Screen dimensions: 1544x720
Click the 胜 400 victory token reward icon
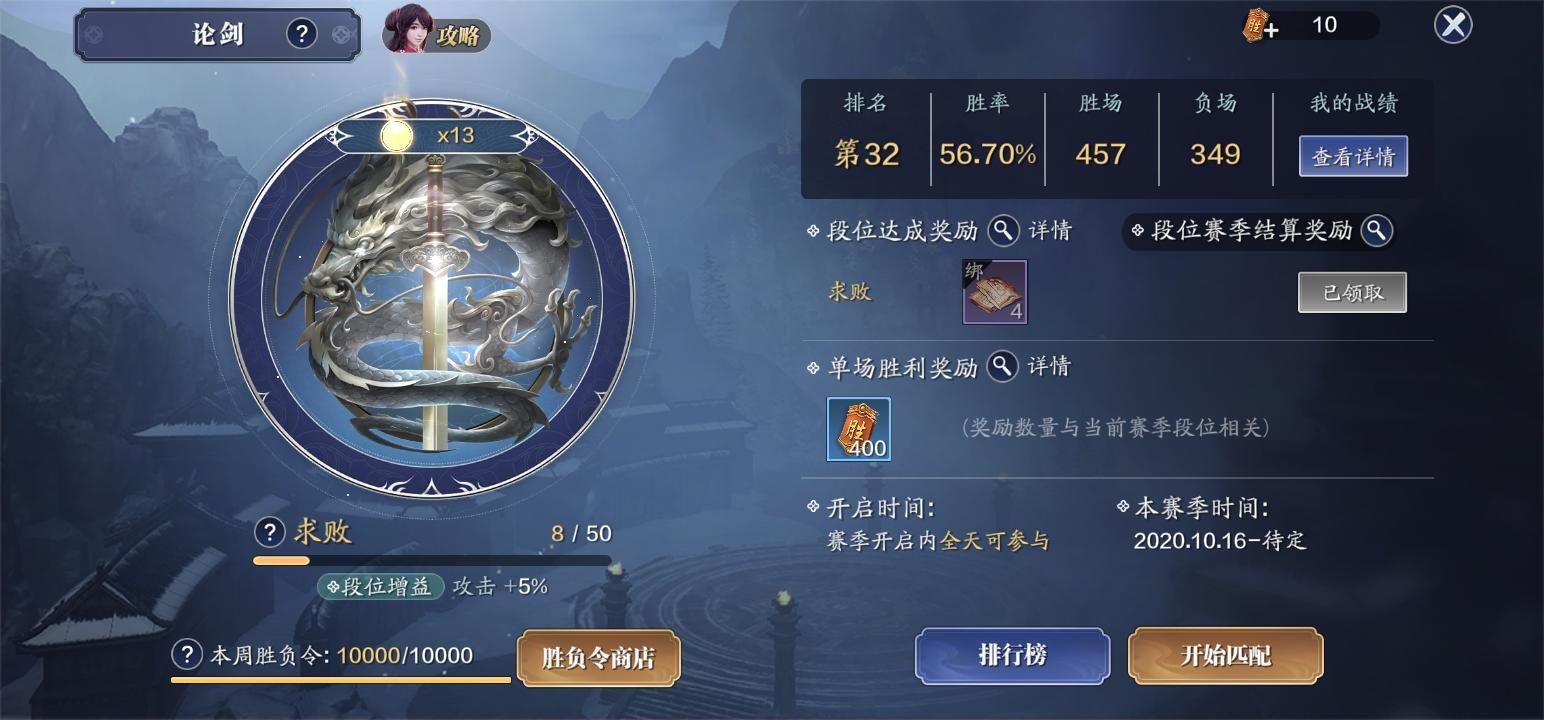[858, 429]
